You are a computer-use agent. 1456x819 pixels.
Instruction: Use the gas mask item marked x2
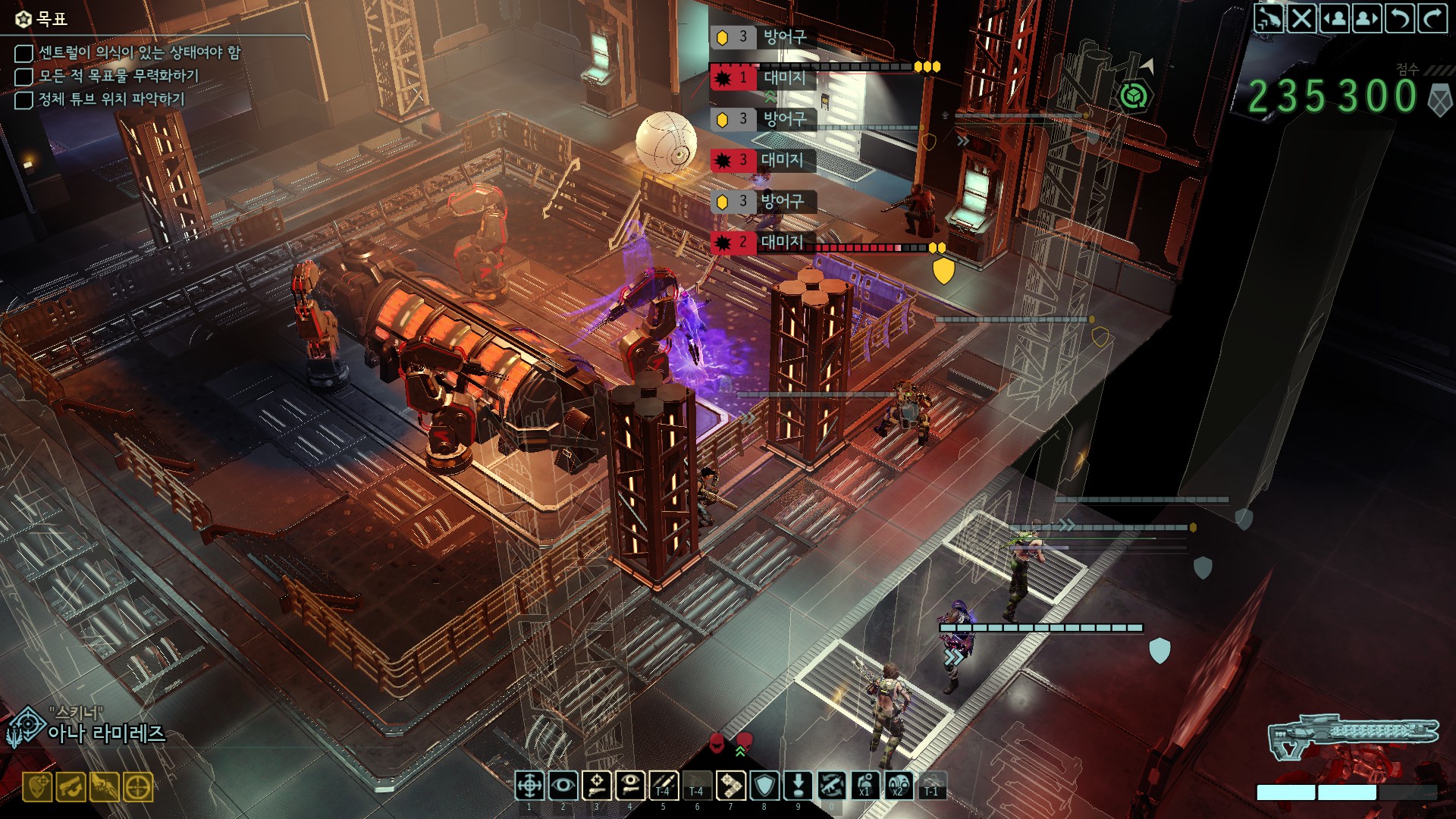(x=899, y=786)
